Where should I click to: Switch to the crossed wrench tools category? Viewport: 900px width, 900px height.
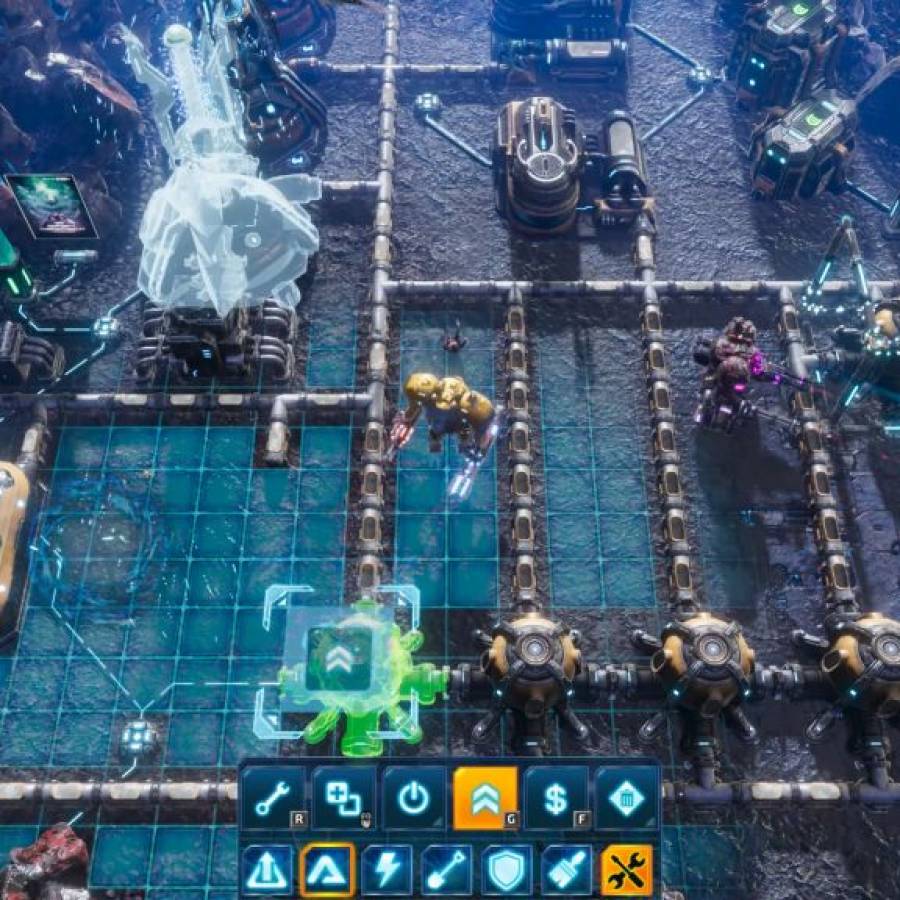pos(627,870)
